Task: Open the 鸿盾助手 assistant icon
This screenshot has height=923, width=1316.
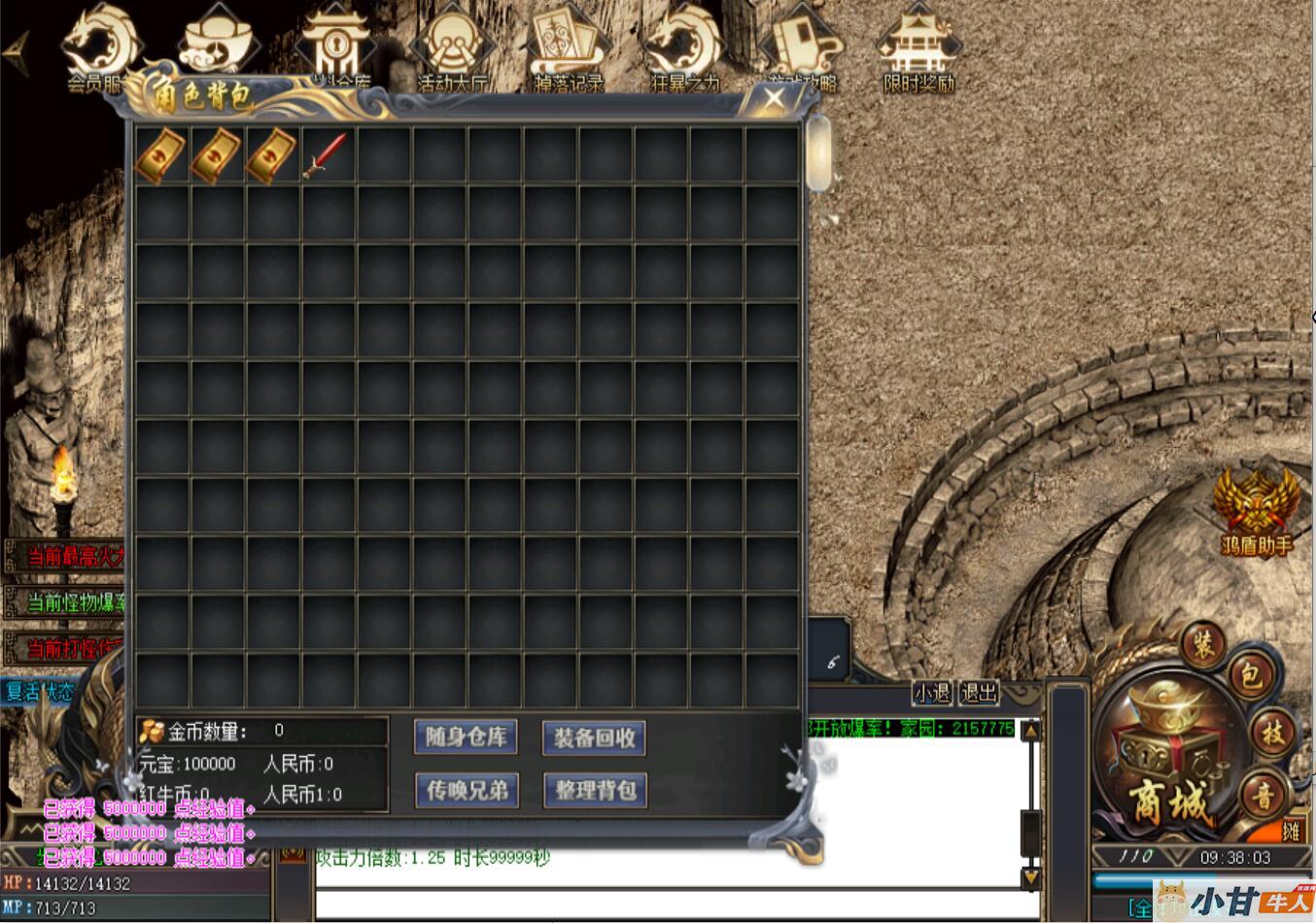Action: coord(1256,510)
